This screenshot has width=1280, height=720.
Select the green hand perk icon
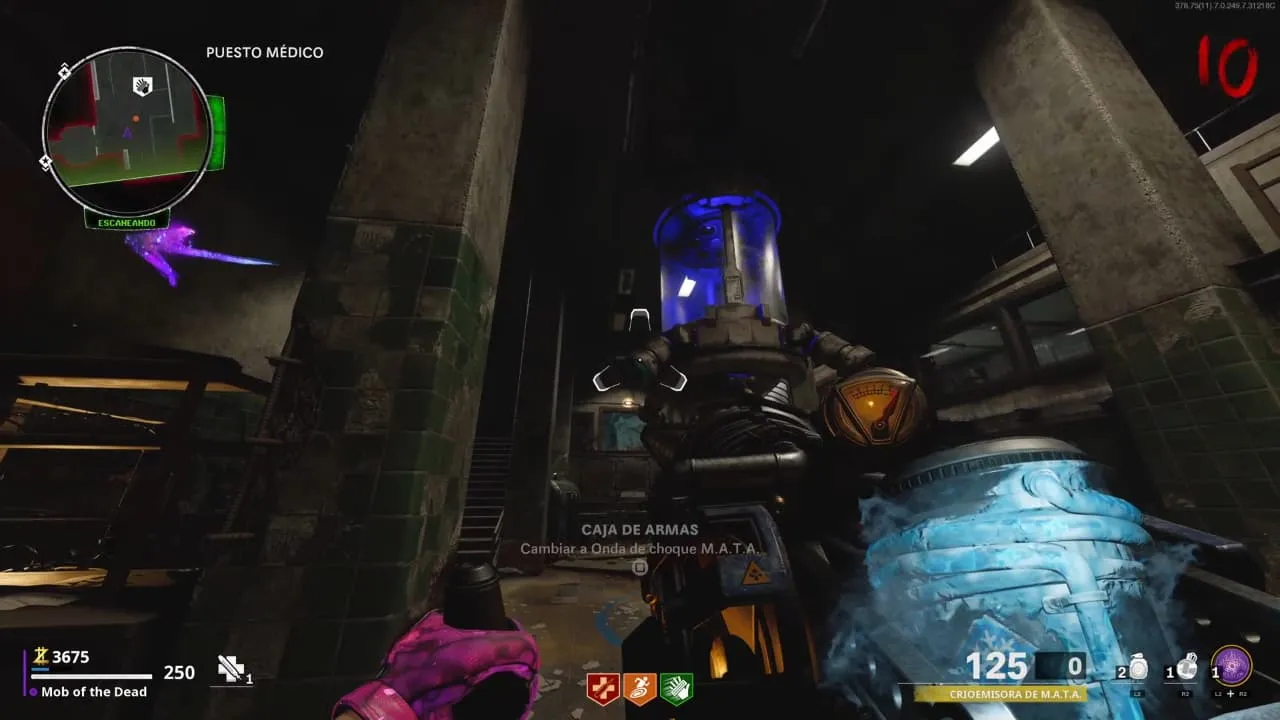(x=676, y=688)
